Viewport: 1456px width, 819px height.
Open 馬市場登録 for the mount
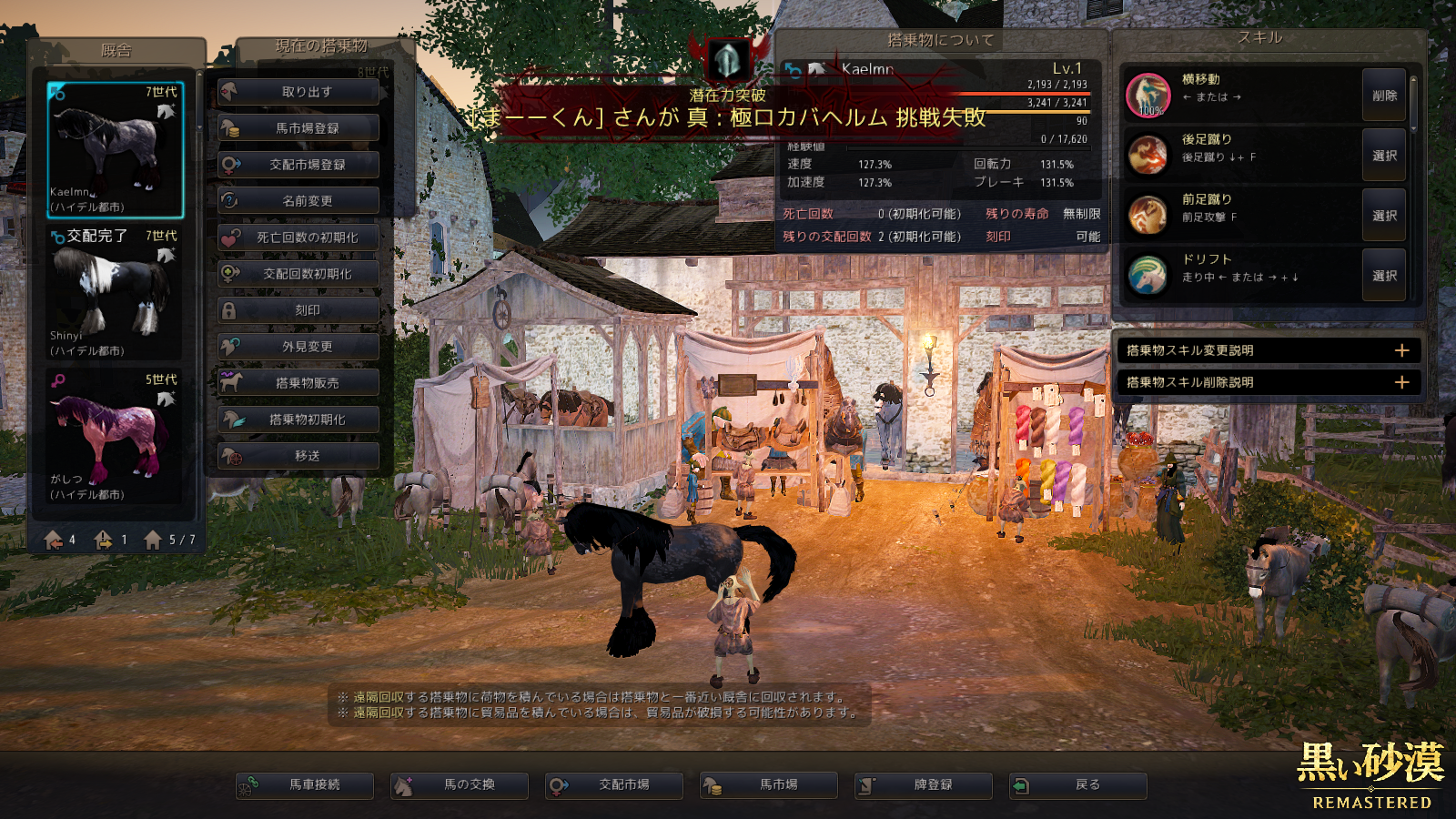(x=298, y=128)
